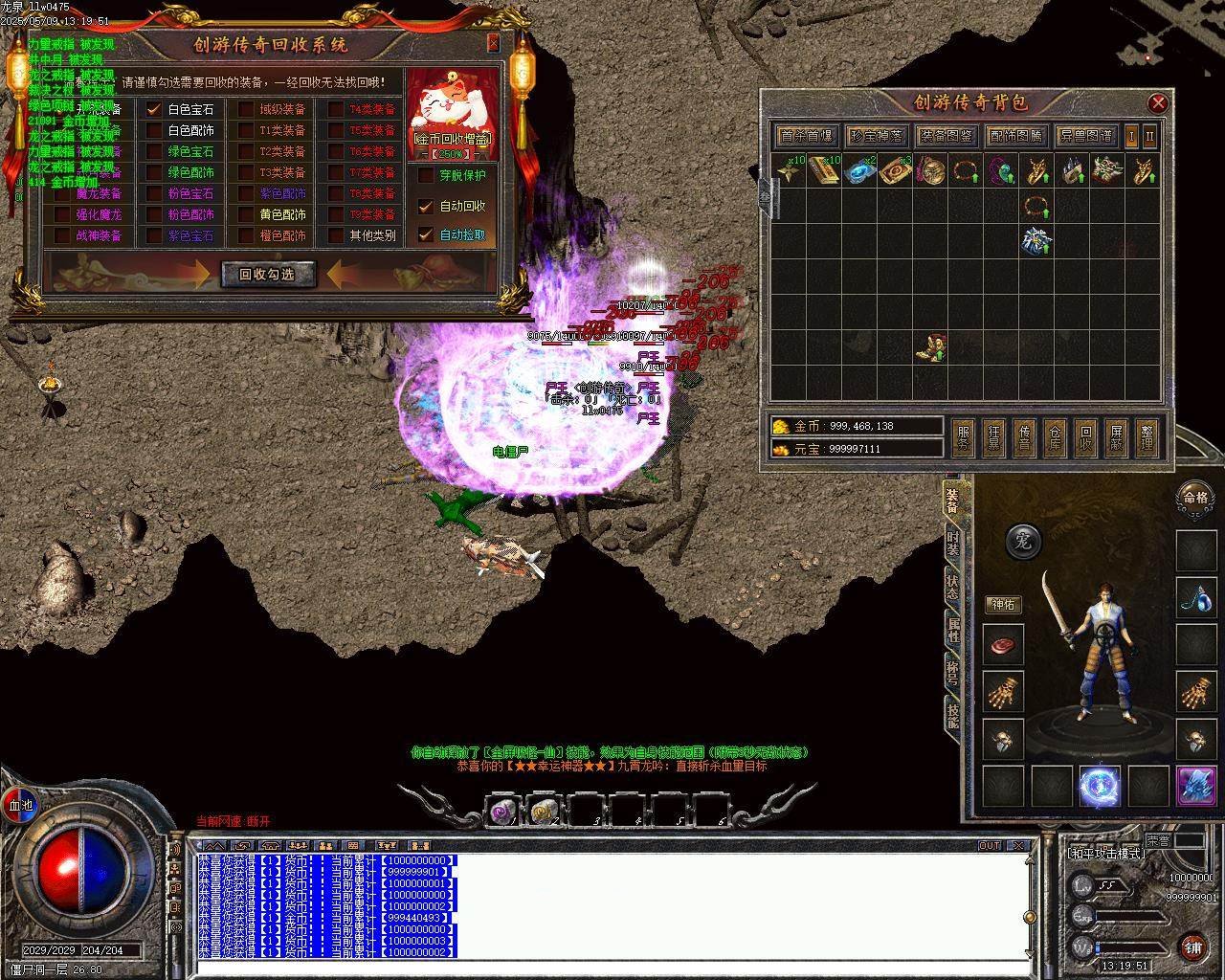
Task: Close the backpack window
Action: click(1158, 102)
